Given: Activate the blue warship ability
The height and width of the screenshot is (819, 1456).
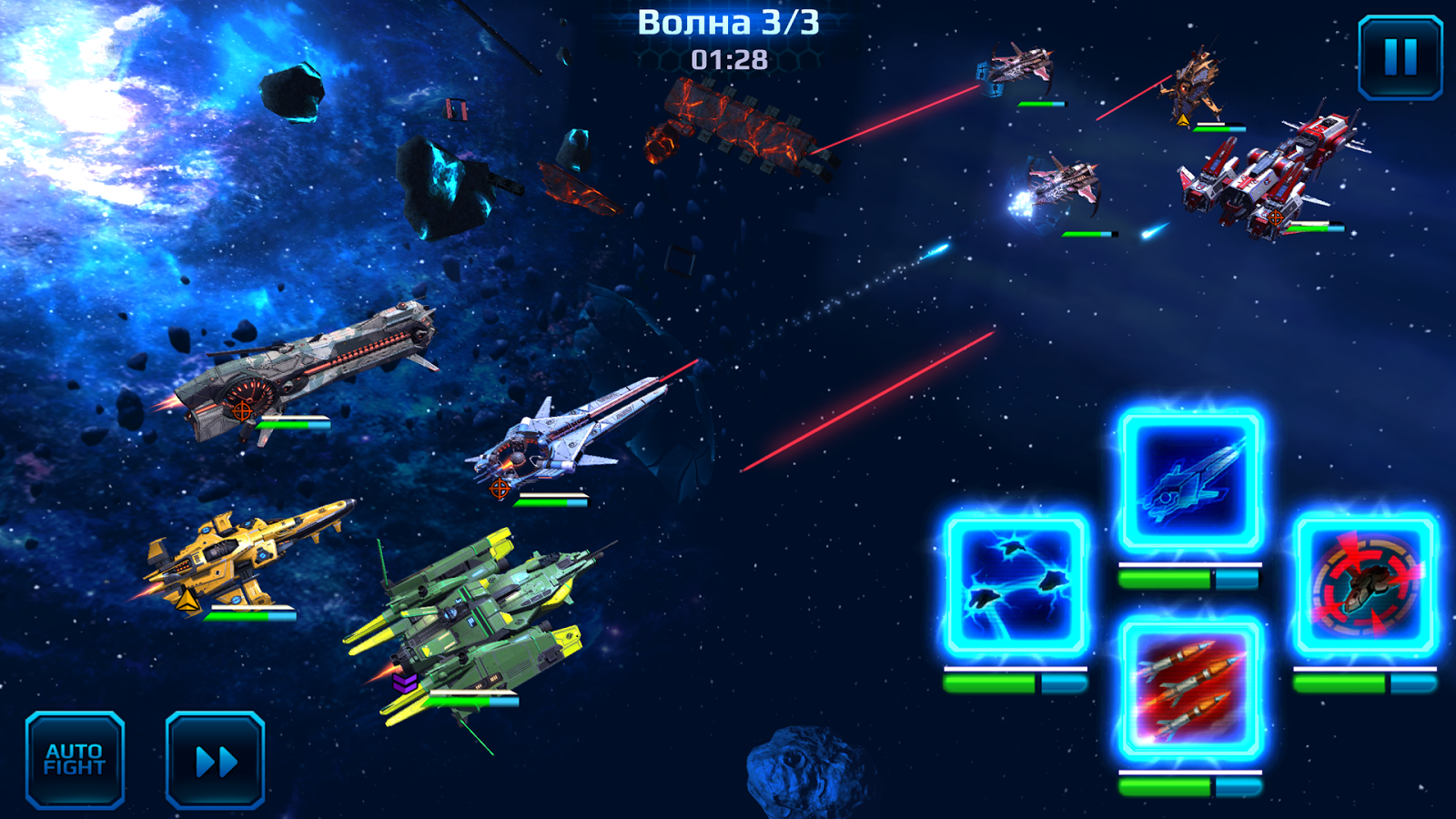Looking at the screenshot, I should (1190, 482).
